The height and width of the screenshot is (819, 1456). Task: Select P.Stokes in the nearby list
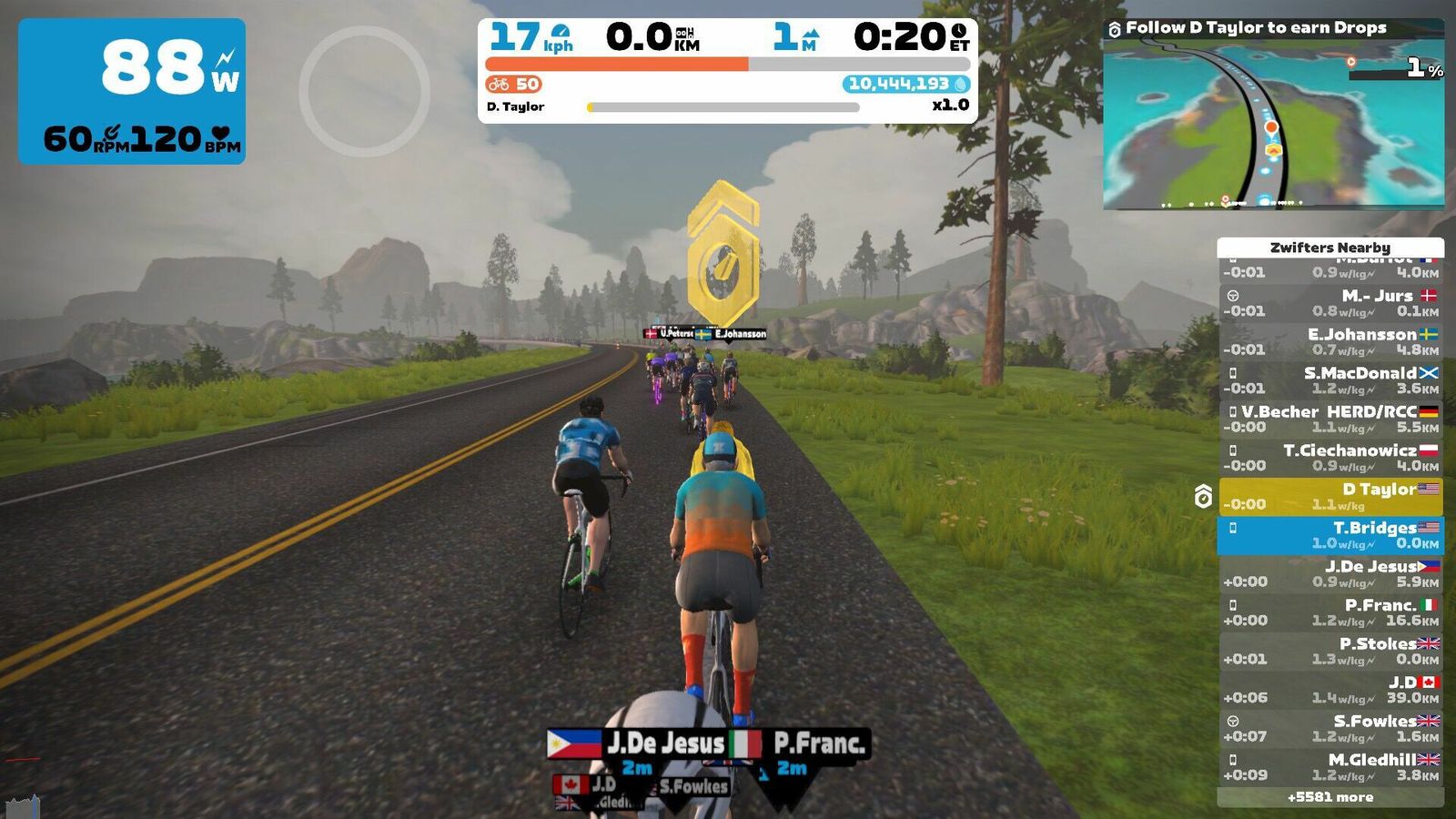click(x=1330, y=652)
